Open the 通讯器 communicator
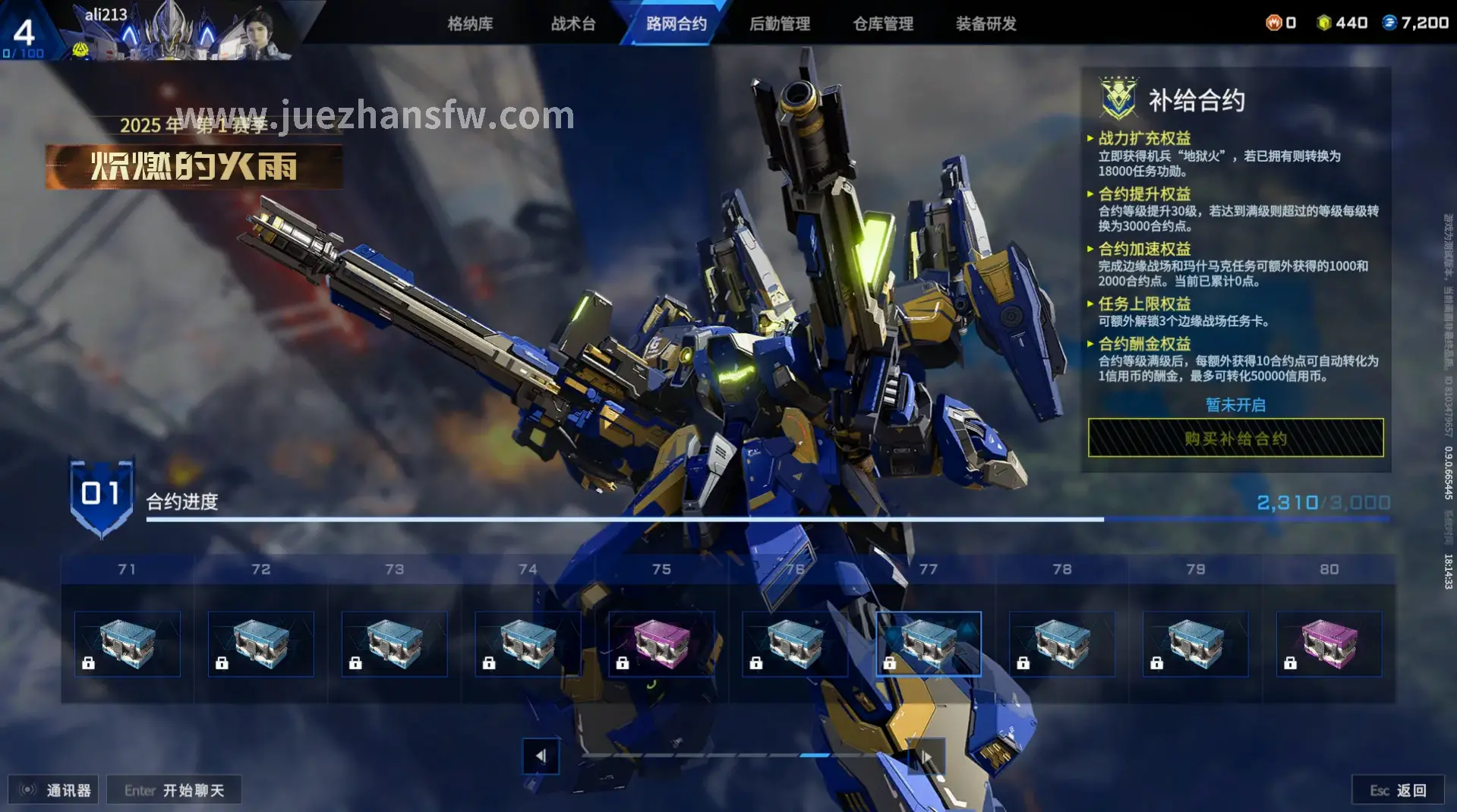Screen dimensions: 1457x812 [x=54, y=790]
